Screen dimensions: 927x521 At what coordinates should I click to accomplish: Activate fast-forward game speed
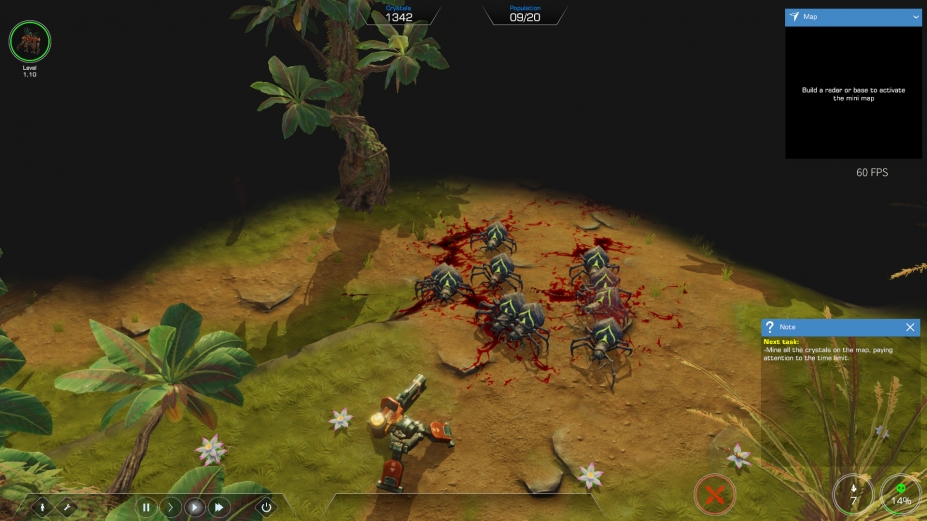(219, 507)
